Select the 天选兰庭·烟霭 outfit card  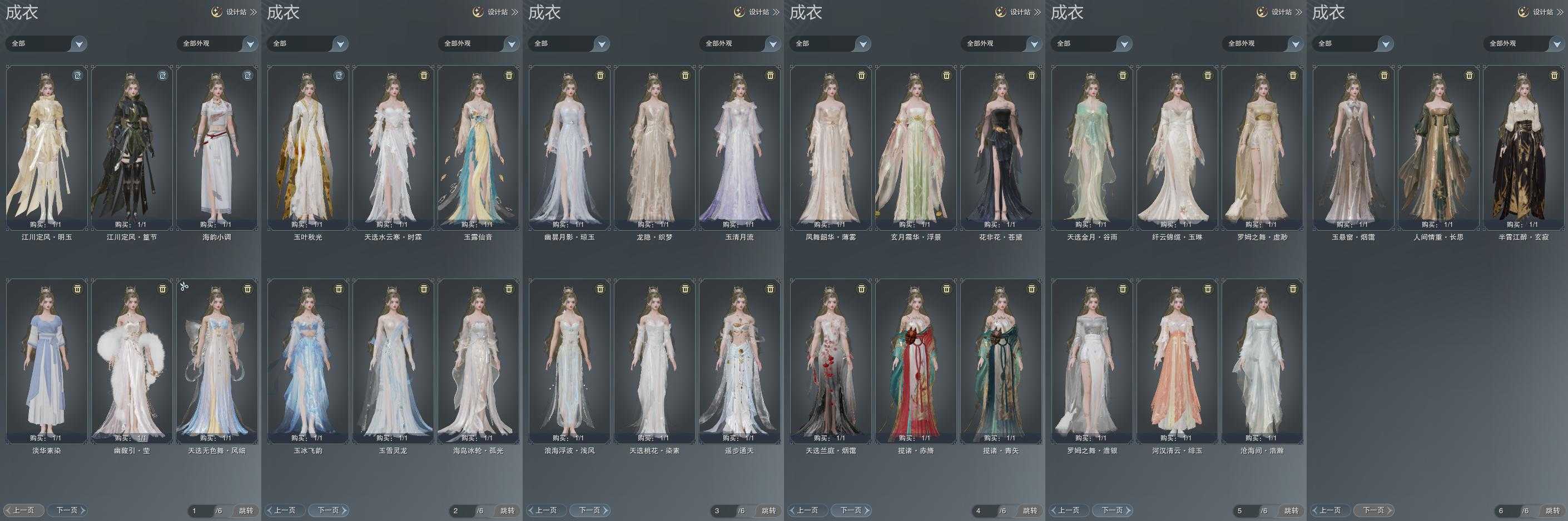830,361
